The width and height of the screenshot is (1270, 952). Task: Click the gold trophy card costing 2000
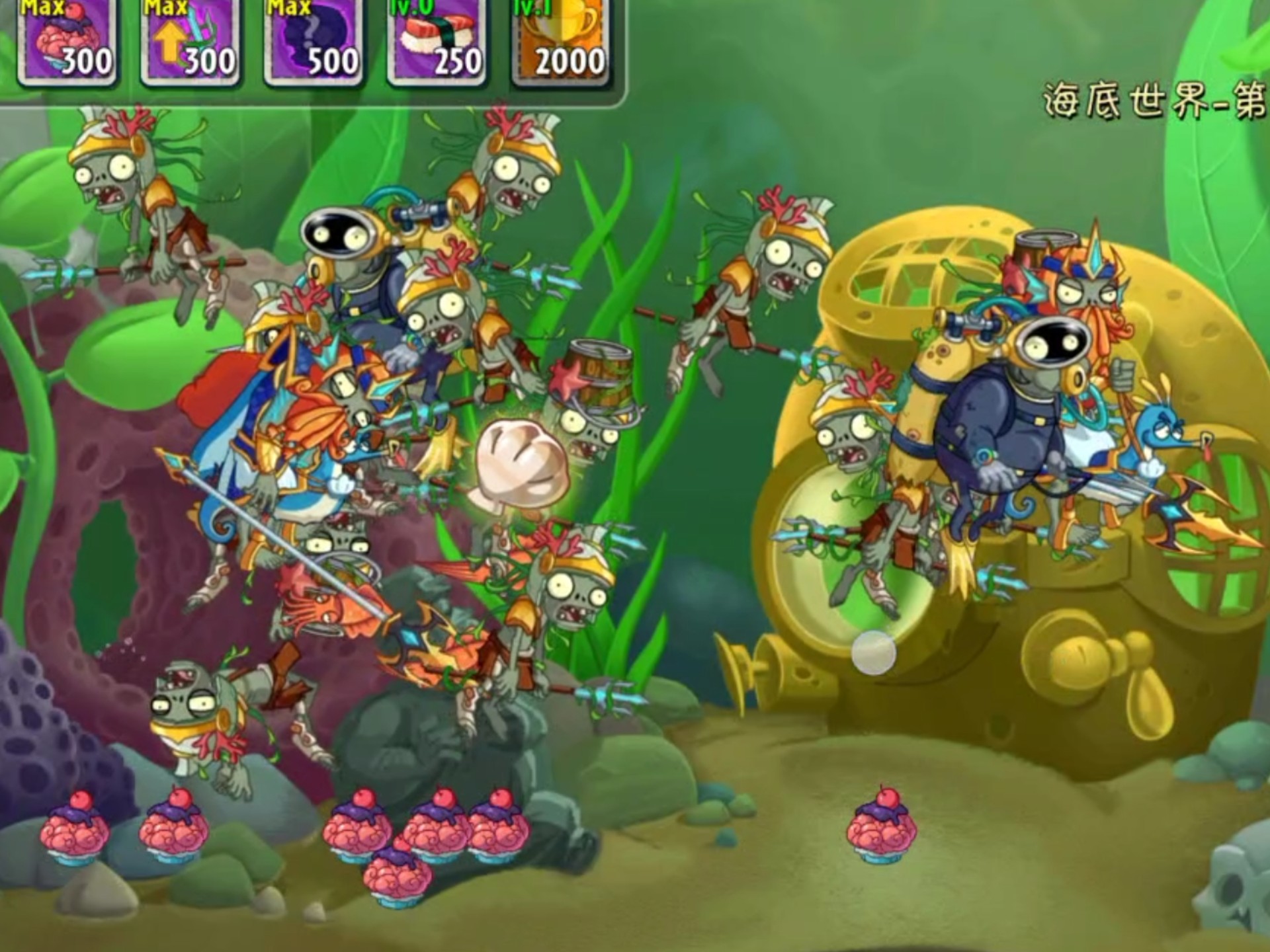coord(559,40)
